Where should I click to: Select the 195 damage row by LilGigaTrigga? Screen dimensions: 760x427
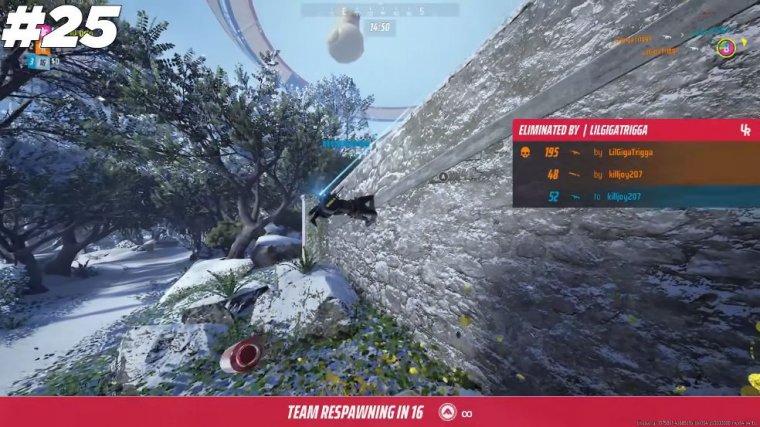click(636, 153)
